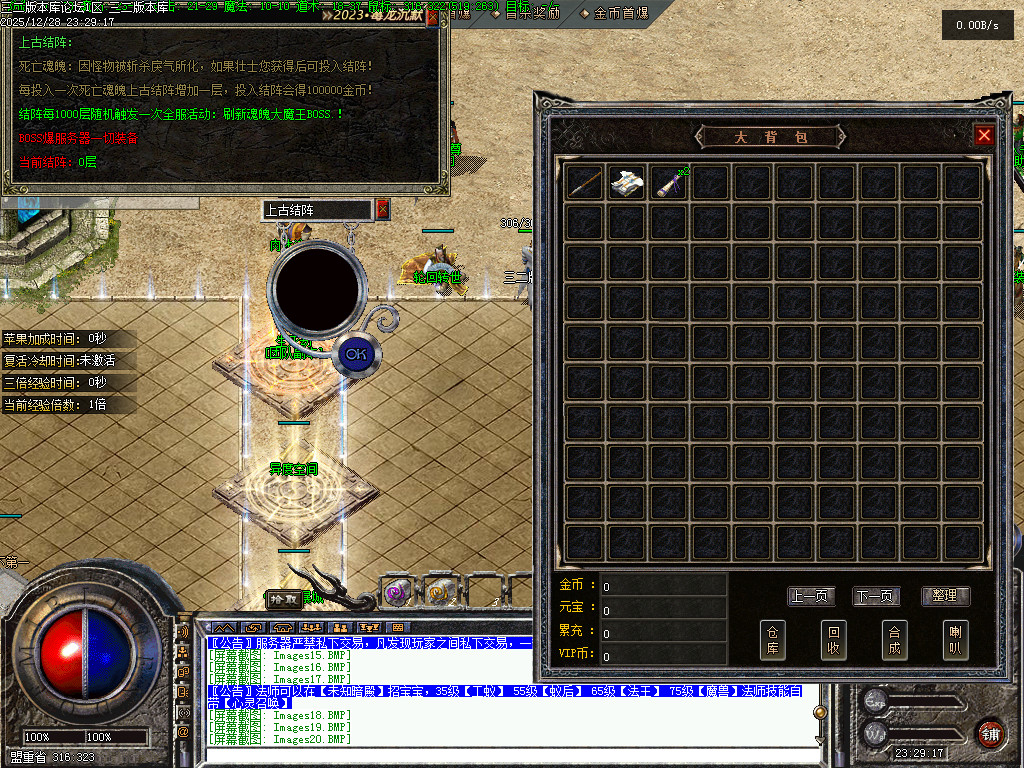Click the 拾取 pickup button

tap(284, 598)
